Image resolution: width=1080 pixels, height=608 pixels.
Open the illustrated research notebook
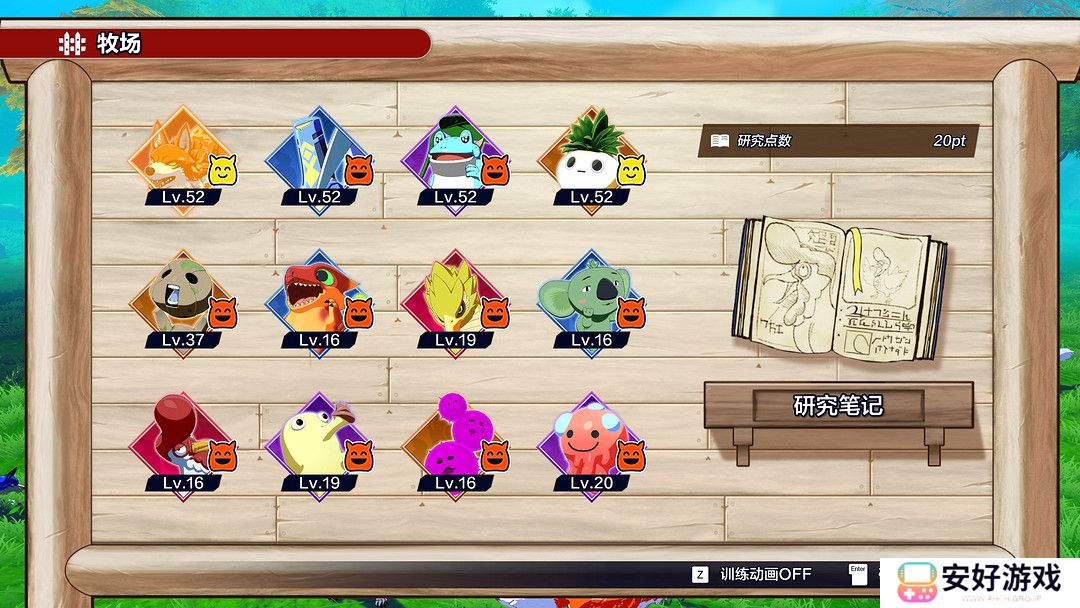point(841,288)
